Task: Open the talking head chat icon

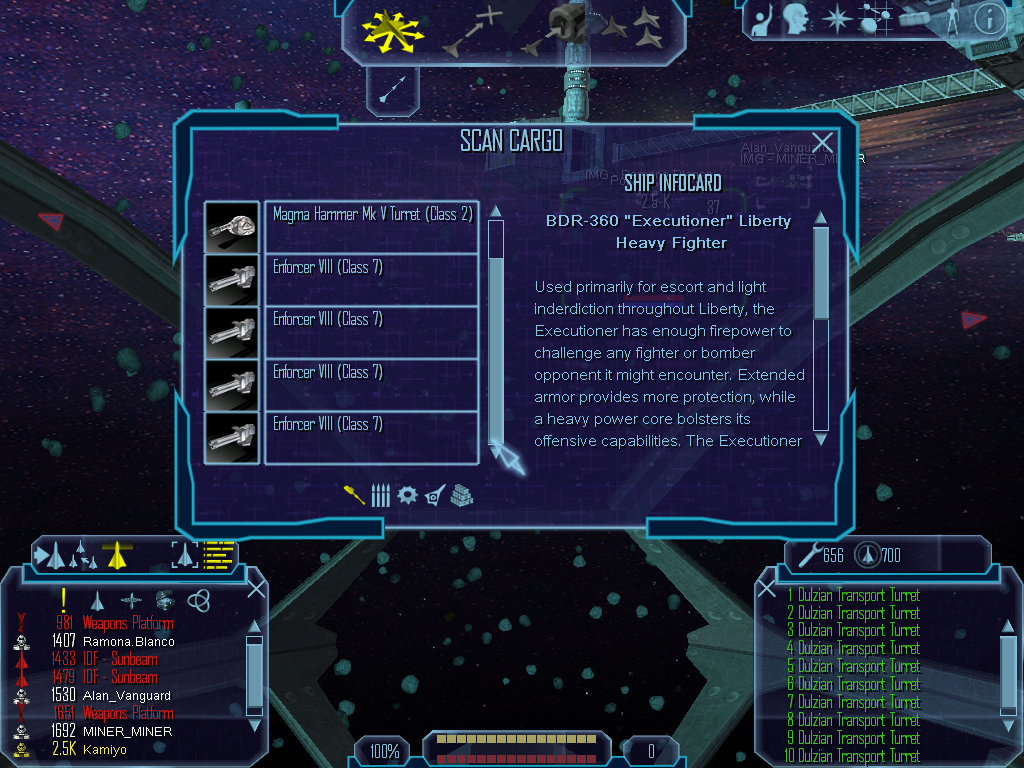Action: coord(796,19)
